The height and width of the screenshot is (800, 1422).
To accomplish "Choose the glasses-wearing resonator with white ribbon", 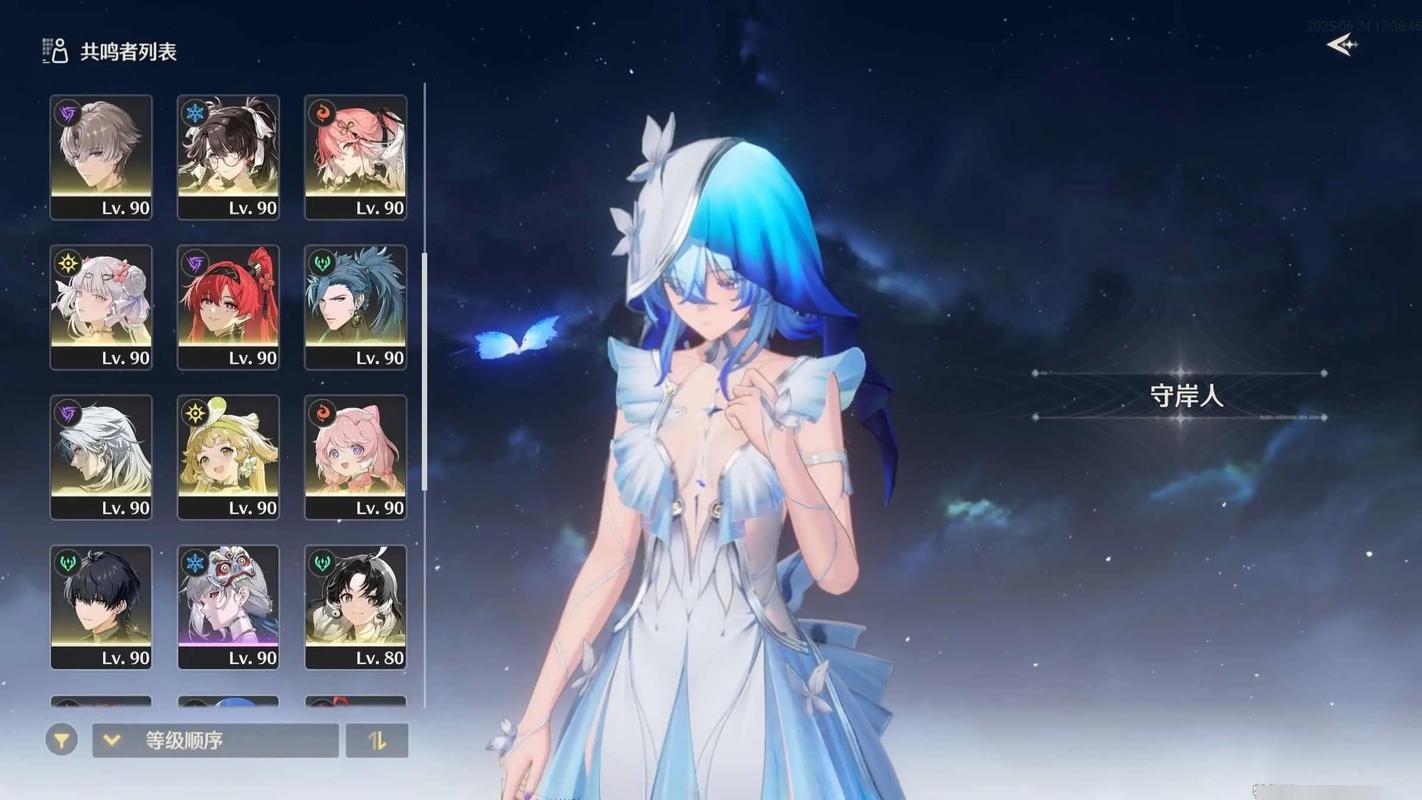I will click(228, 157).
